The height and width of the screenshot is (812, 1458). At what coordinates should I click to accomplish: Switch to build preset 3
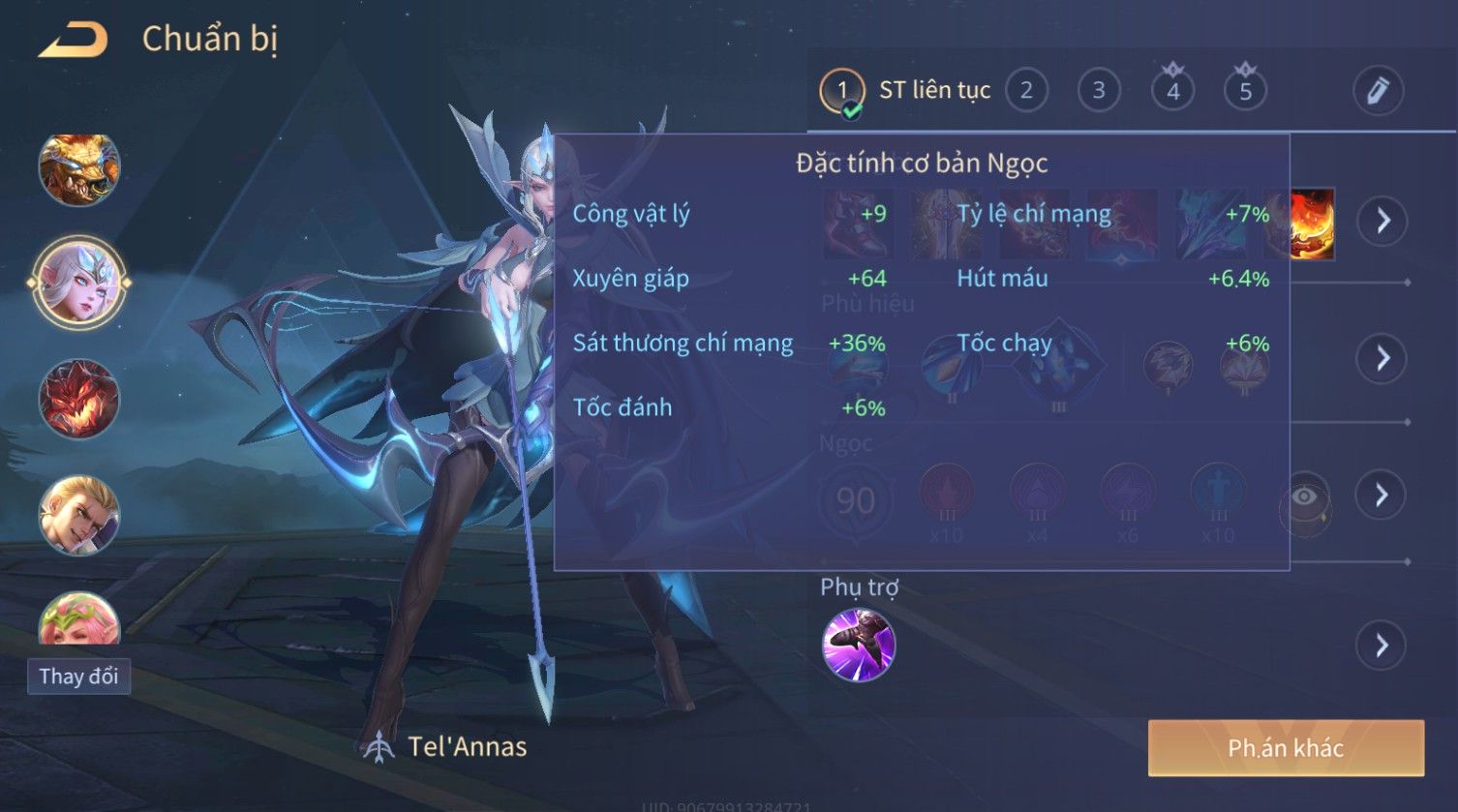point(1099,91)
